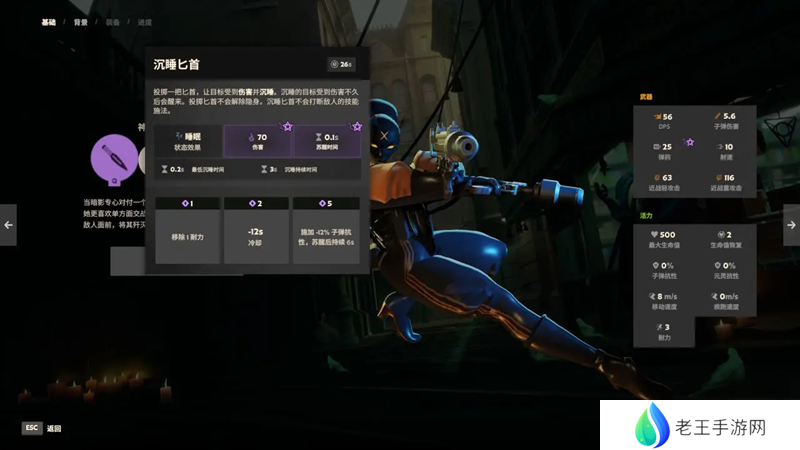This screenshot has height=450, width=800.
Task: Click the 睡眠 status effect box
Action: click(x=188, y=141)
